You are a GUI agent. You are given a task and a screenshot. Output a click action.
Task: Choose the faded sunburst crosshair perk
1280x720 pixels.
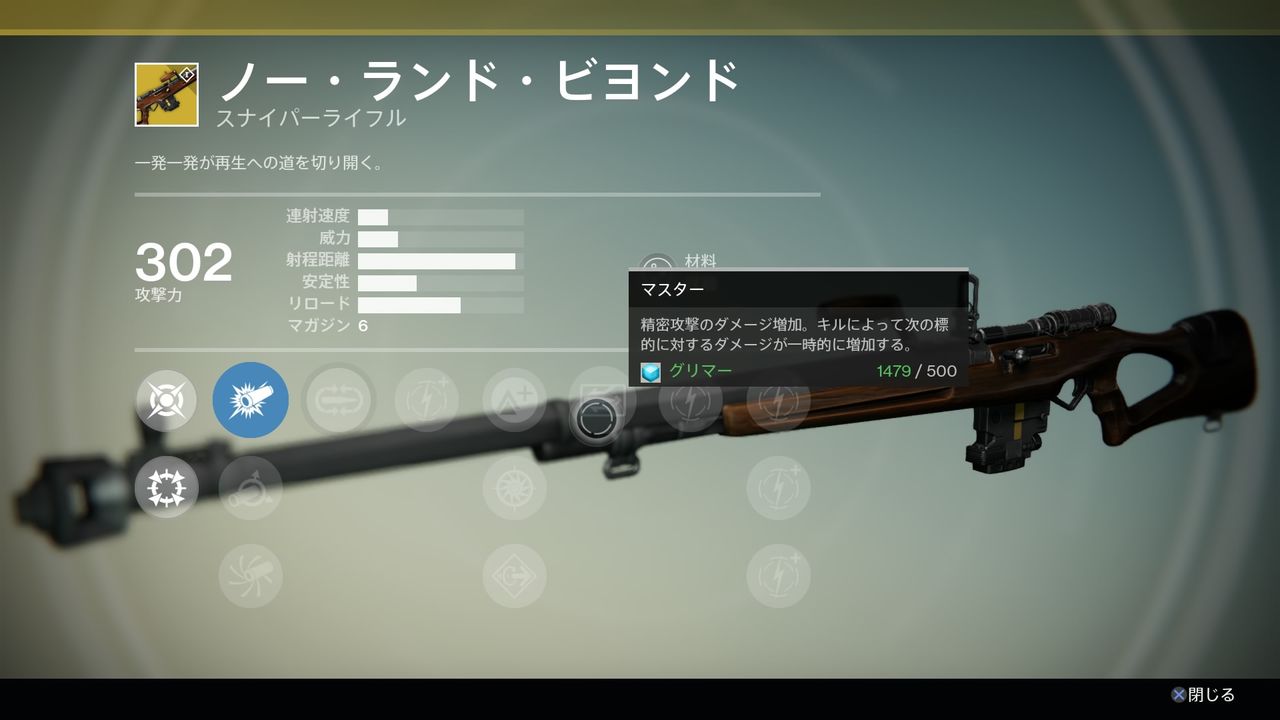[x=514, y=488]
